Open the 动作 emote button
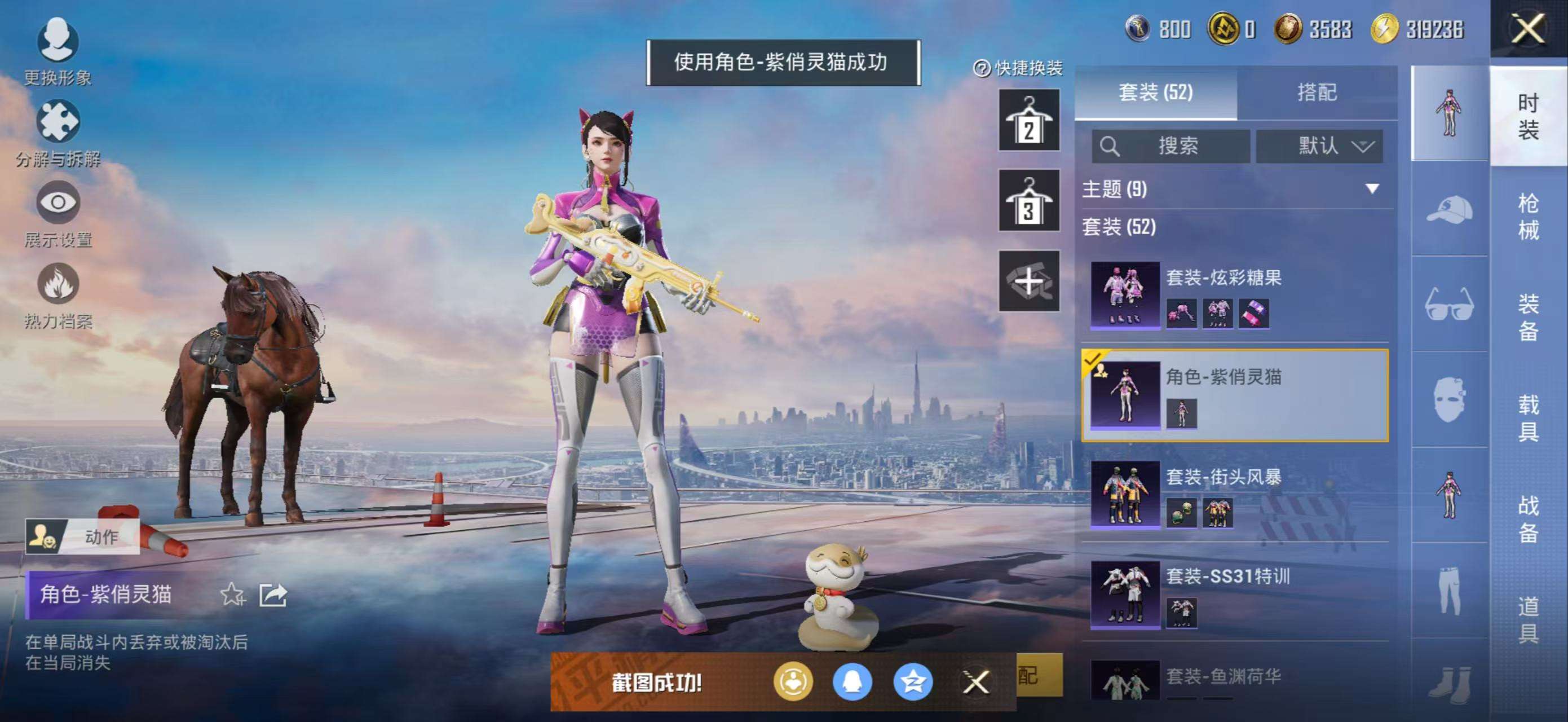The height and width of the screenshot is (722, 1568). pyautogui.click(x=83, y=536)
